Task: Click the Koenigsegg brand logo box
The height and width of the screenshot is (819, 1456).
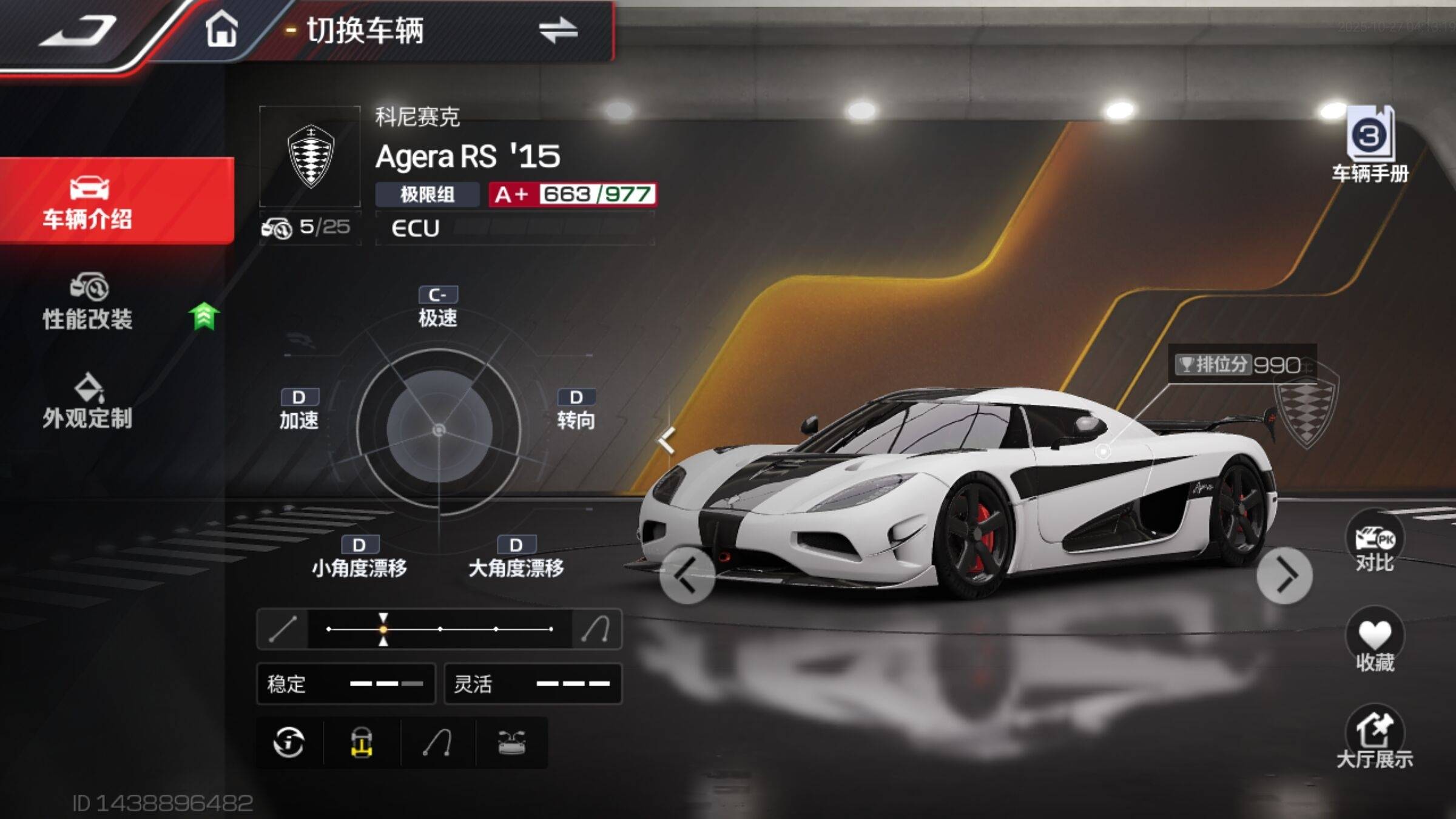Action: point(310,157)
